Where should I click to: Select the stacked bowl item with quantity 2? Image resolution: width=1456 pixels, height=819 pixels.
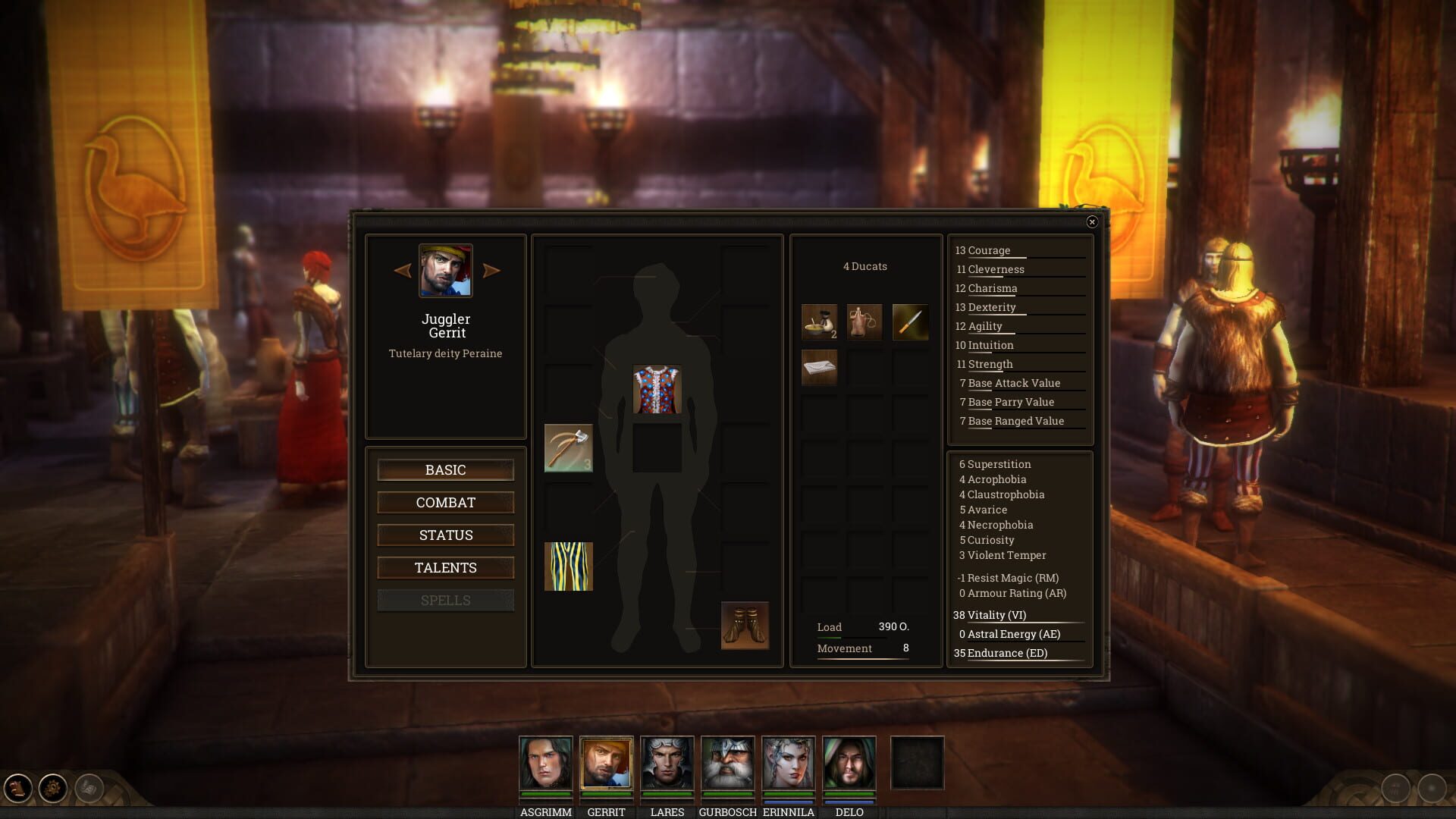[819, 322]
